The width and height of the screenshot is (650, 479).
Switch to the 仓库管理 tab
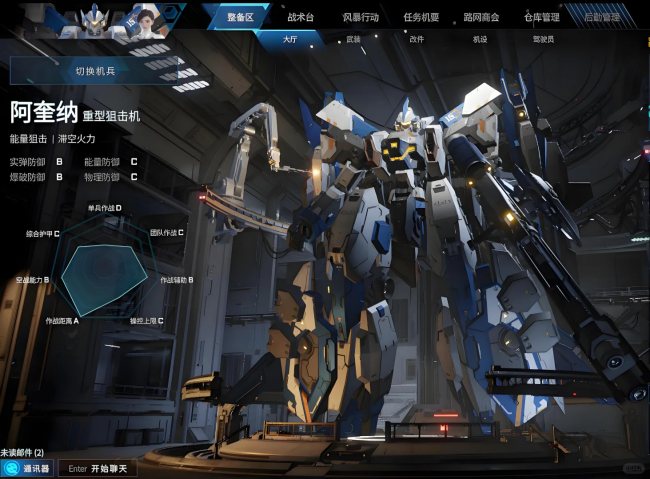coord(541,17)
